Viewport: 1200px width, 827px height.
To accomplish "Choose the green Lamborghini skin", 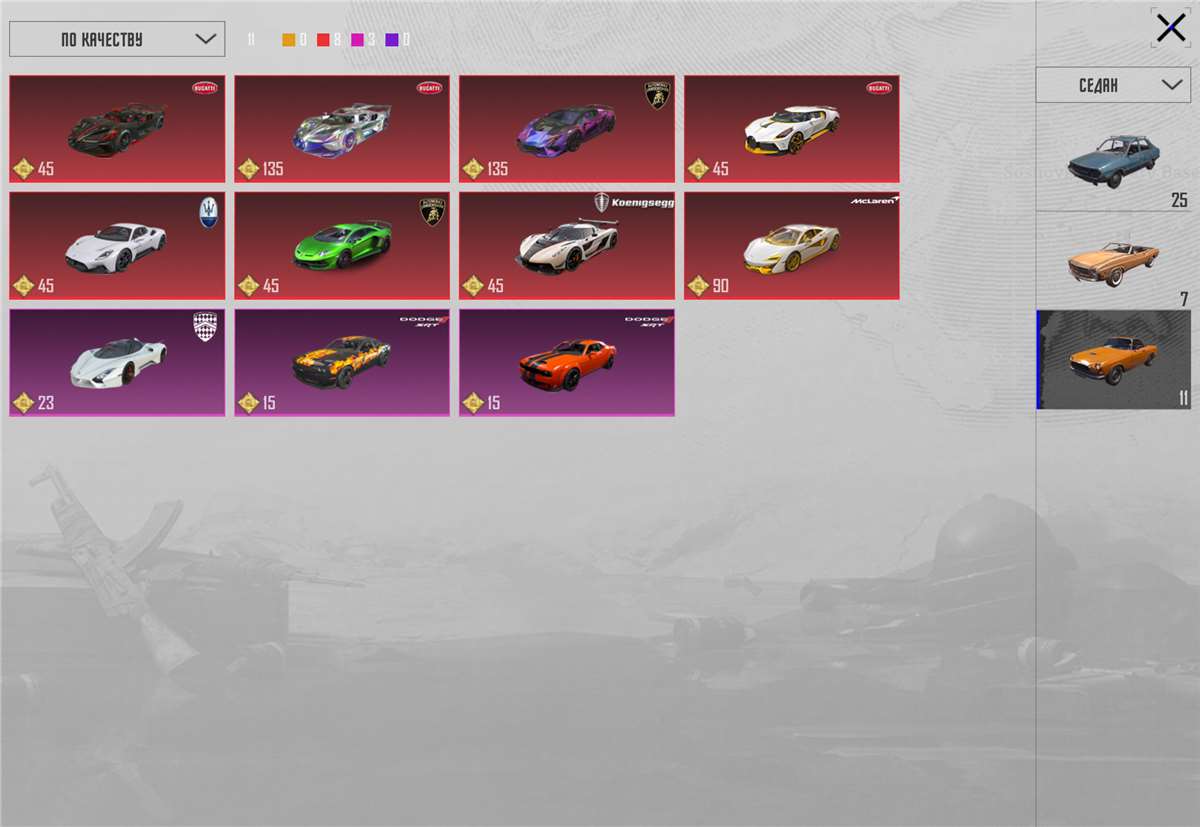I will [x=342, y=246].
